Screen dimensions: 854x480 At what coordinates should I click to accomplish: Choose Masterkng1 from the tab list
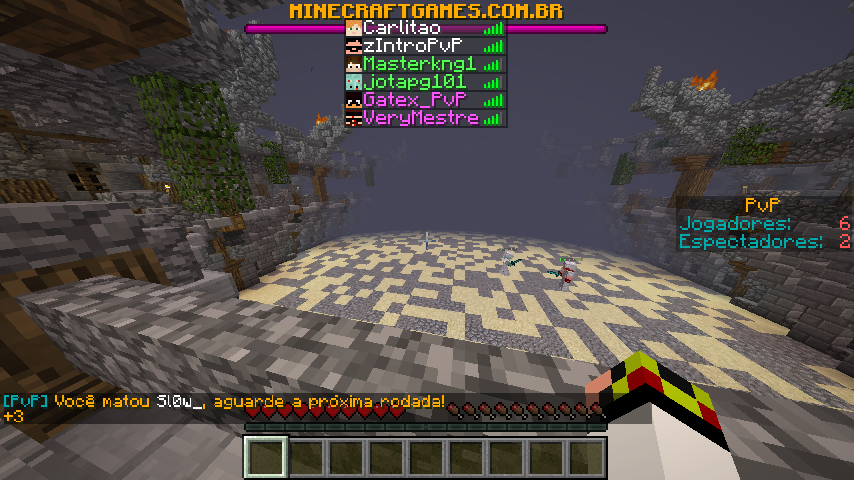[x=425, y=64]
